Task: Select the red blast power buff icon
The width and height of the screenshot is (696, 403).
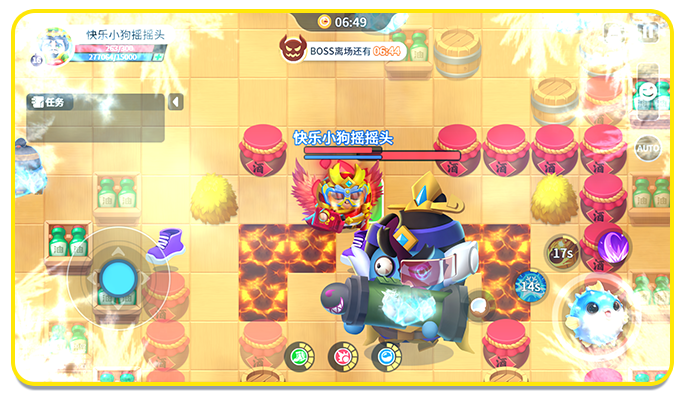Action: 342,354
